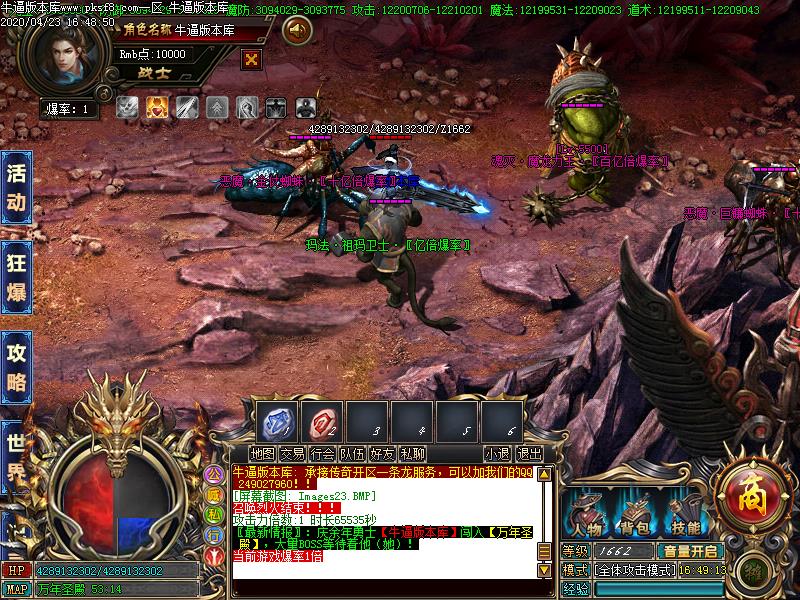The width and height of the screenshot is (800, 600).
Task: Open the 攻略 guide side button
Action: [16, 367]
